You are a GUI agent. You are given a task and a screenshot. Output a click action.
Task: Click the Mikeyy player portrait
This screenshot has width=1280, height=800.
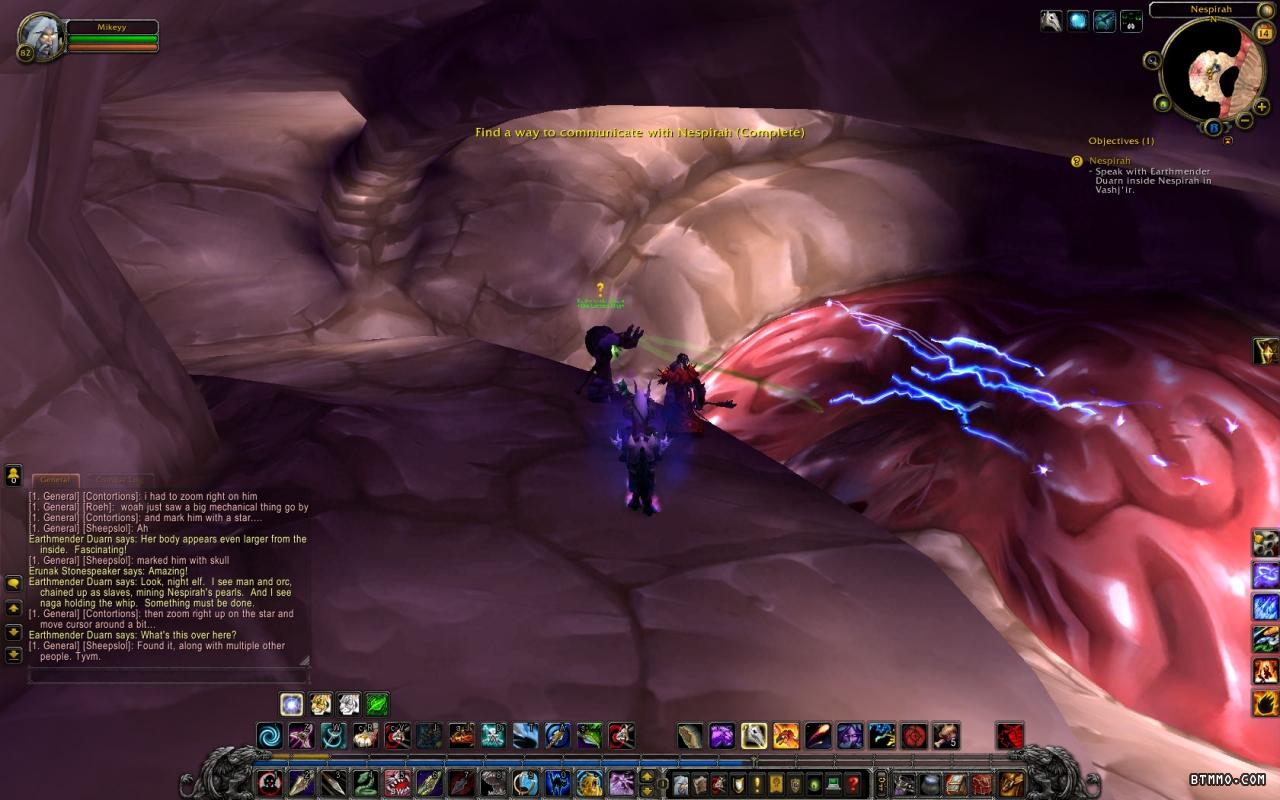[x=40, y=36]
